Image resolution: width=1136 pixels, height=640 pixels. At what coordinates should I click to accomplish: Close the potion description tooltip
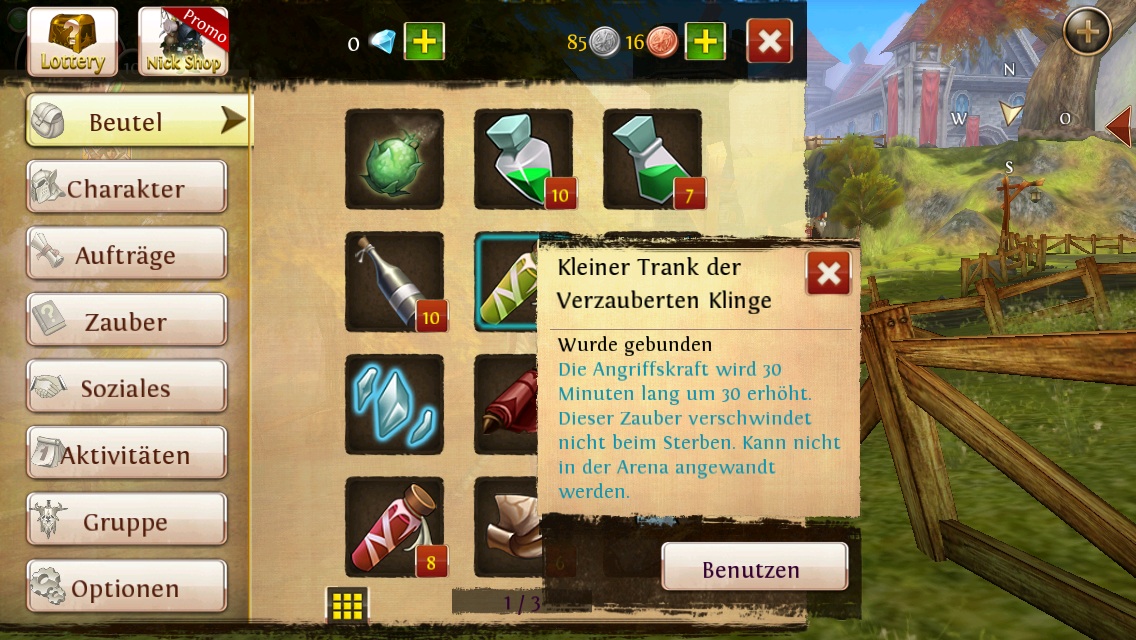[x=828, y=273]
